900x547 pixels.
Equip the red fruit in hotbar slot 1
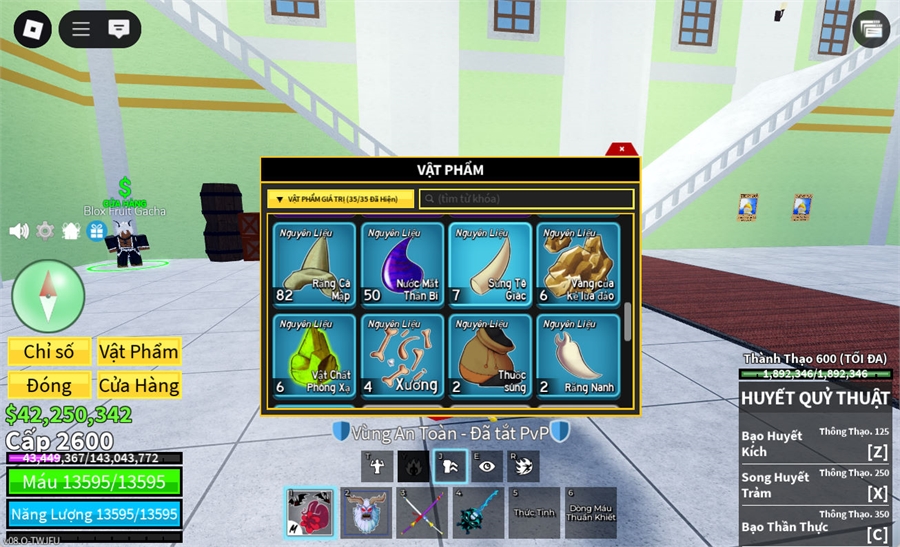[x=309, y=513]
